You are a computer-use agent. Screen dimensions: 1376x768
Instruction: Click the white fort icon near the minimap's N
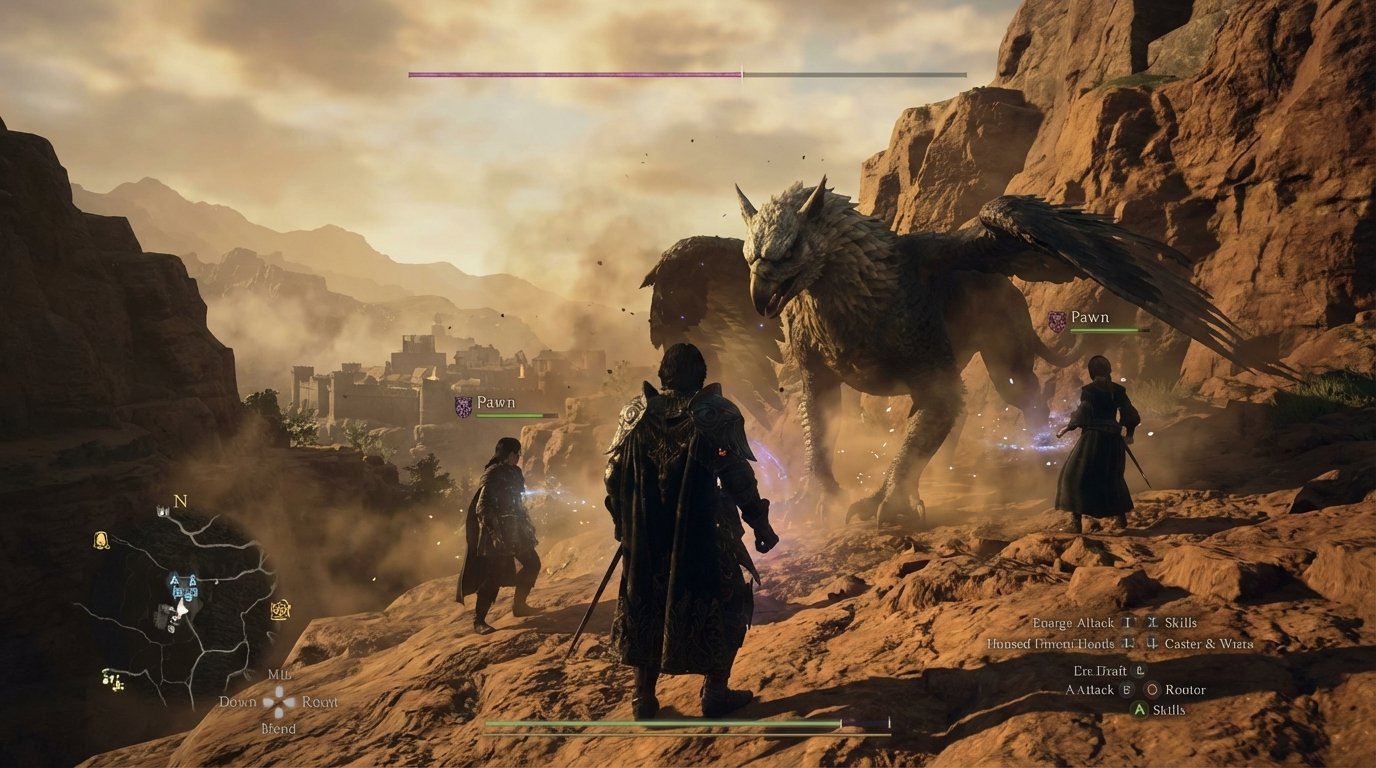(161, 513)
